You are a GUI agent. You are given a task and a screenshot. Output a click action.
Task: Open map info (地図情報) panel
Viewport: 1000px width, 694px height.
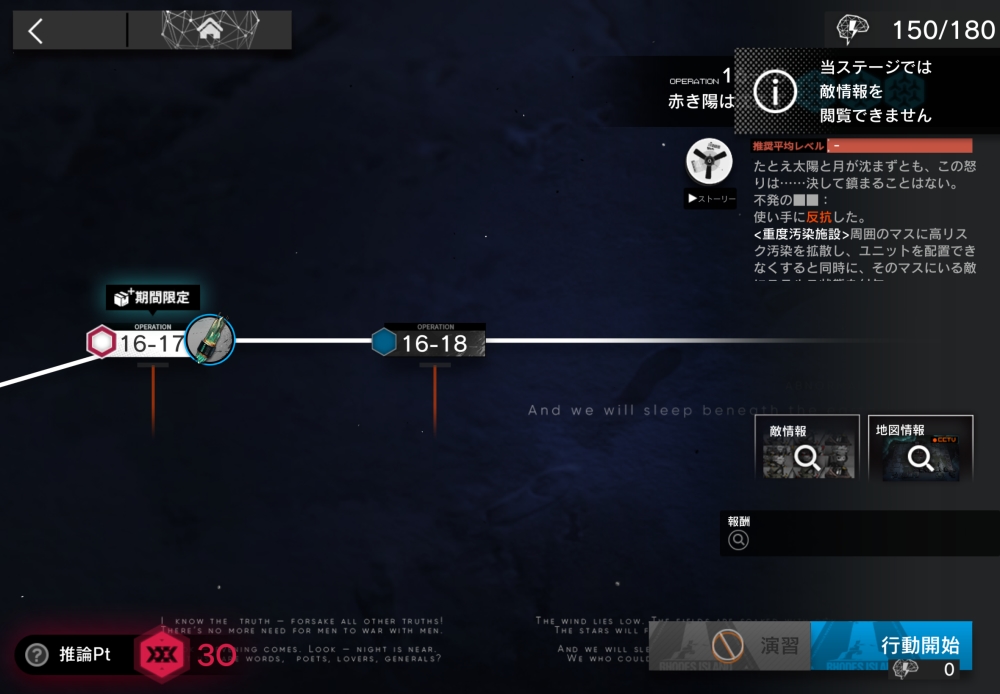920,448
